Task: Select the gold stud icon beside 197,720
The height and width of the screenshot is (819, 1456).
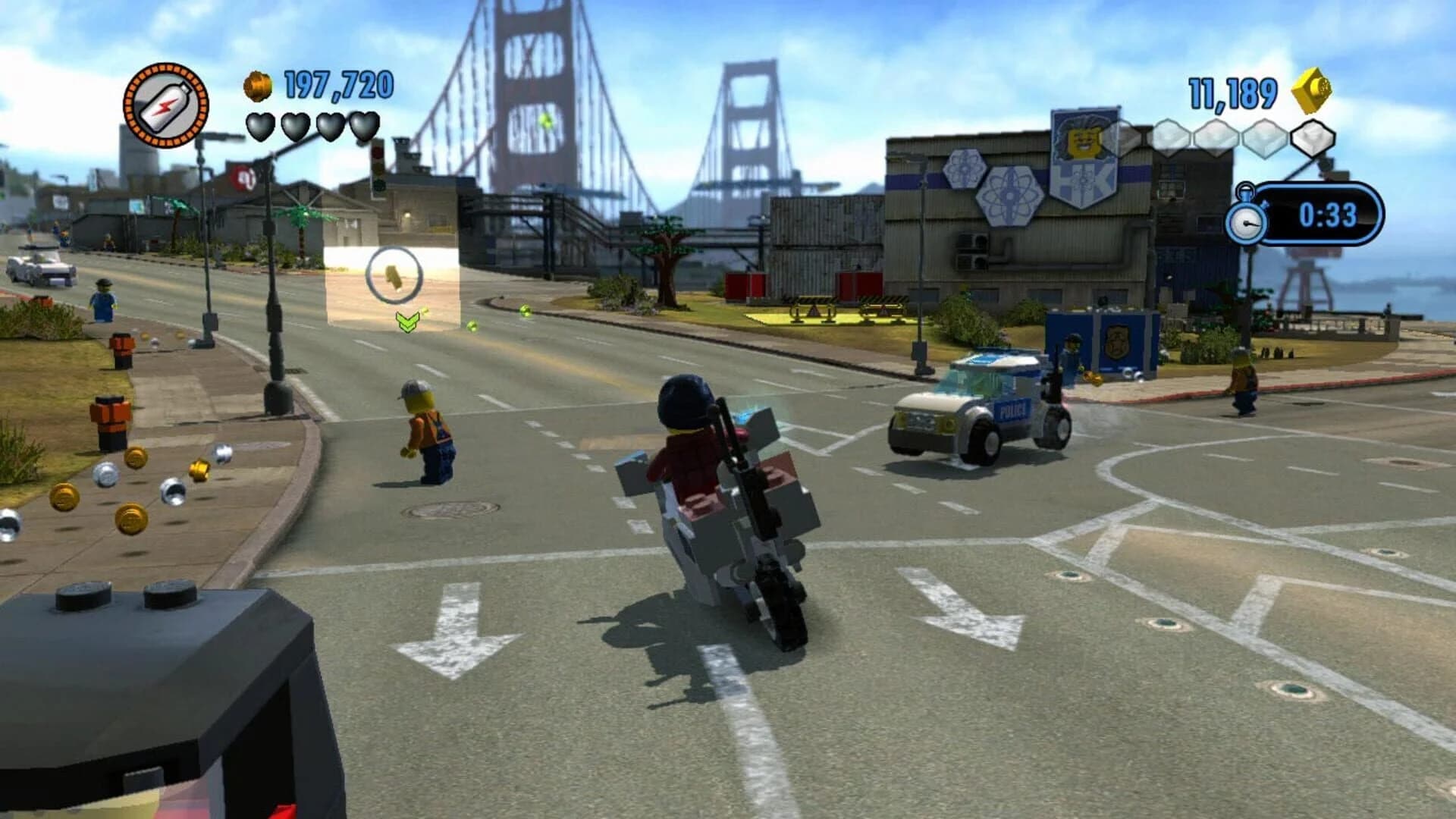Action: (x=256, y=85)
